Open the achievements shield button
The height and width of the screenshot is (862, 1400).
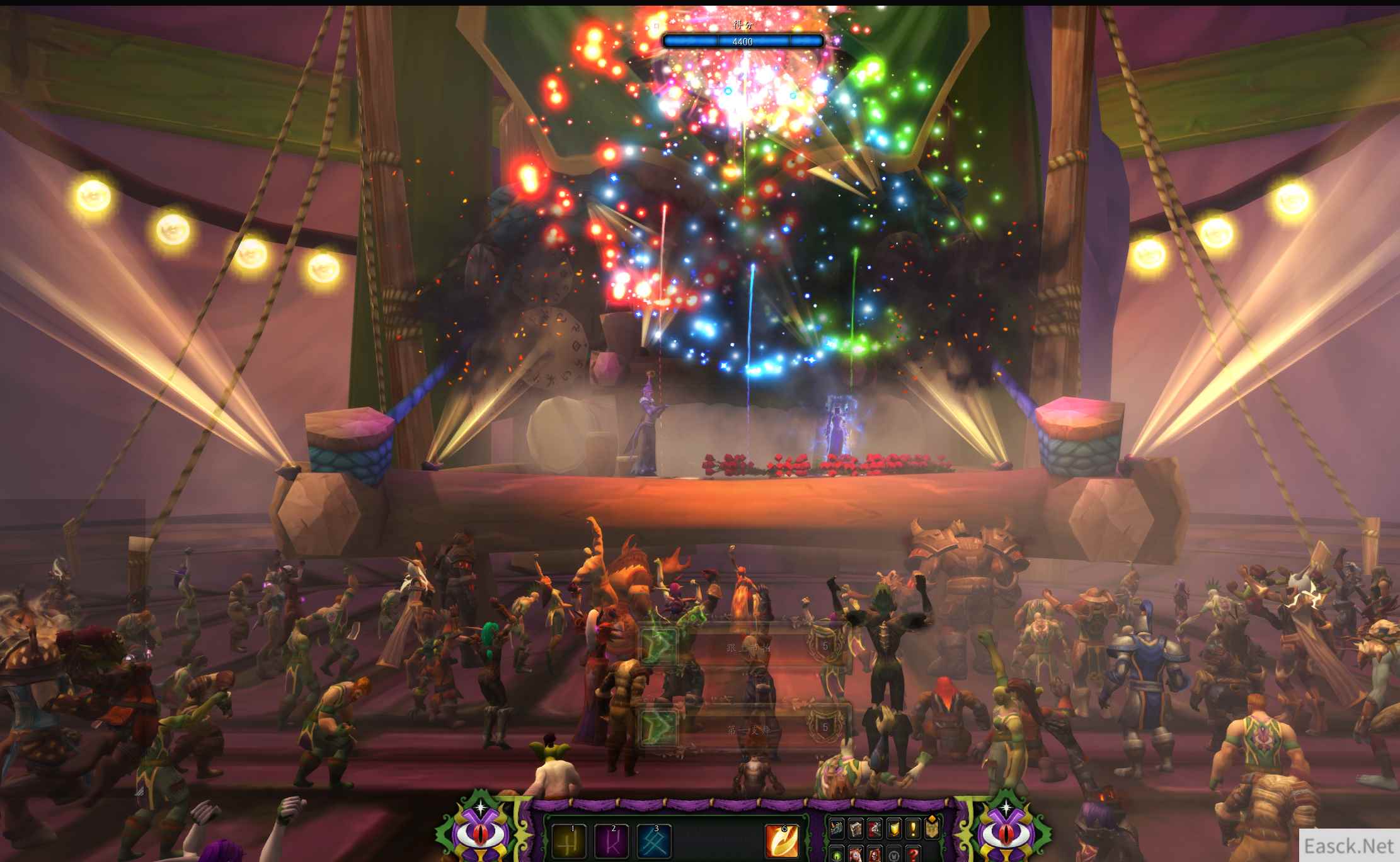tap(894, 829)
